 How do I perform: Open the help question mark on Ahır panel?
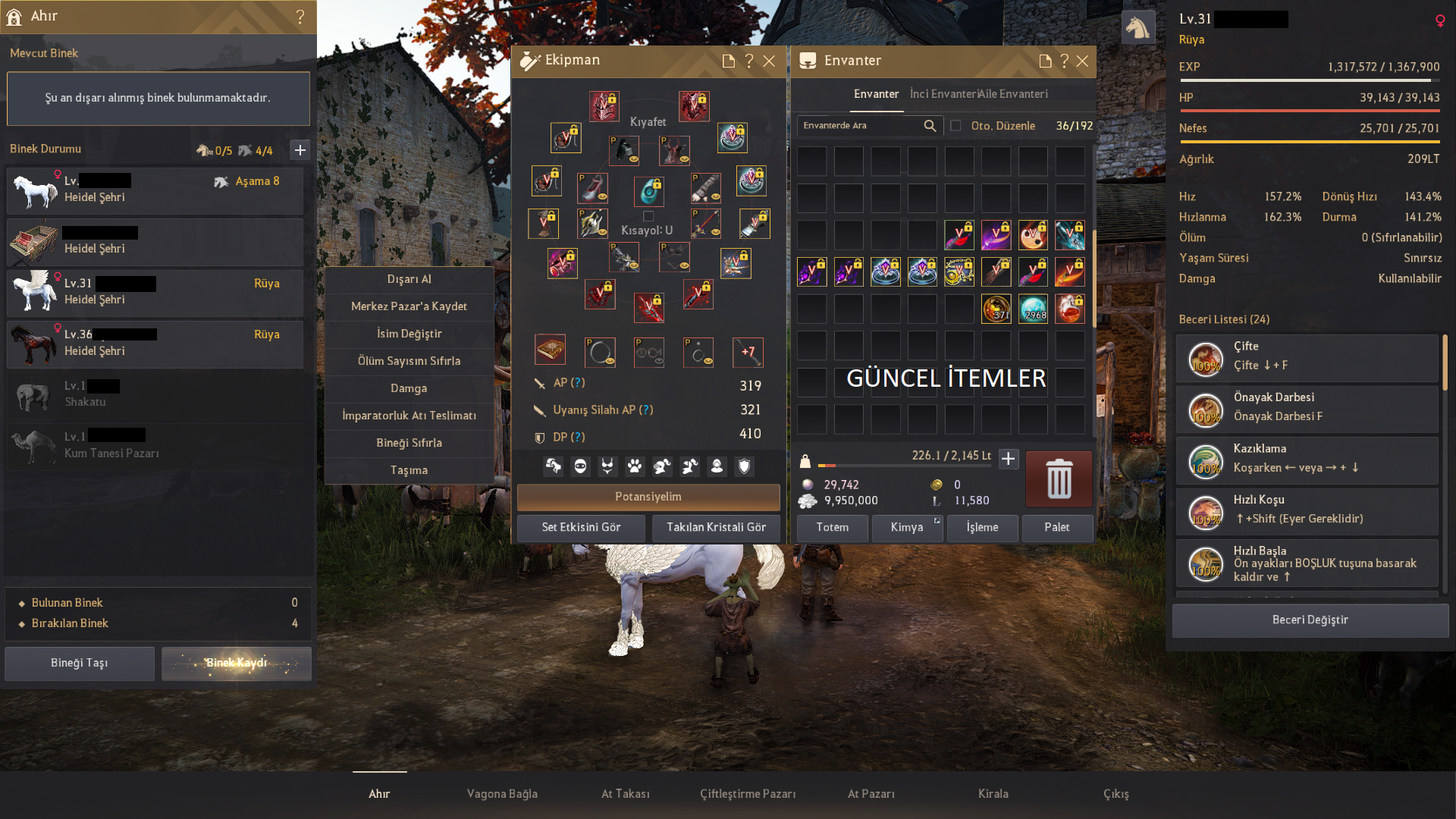coord(301,17)
